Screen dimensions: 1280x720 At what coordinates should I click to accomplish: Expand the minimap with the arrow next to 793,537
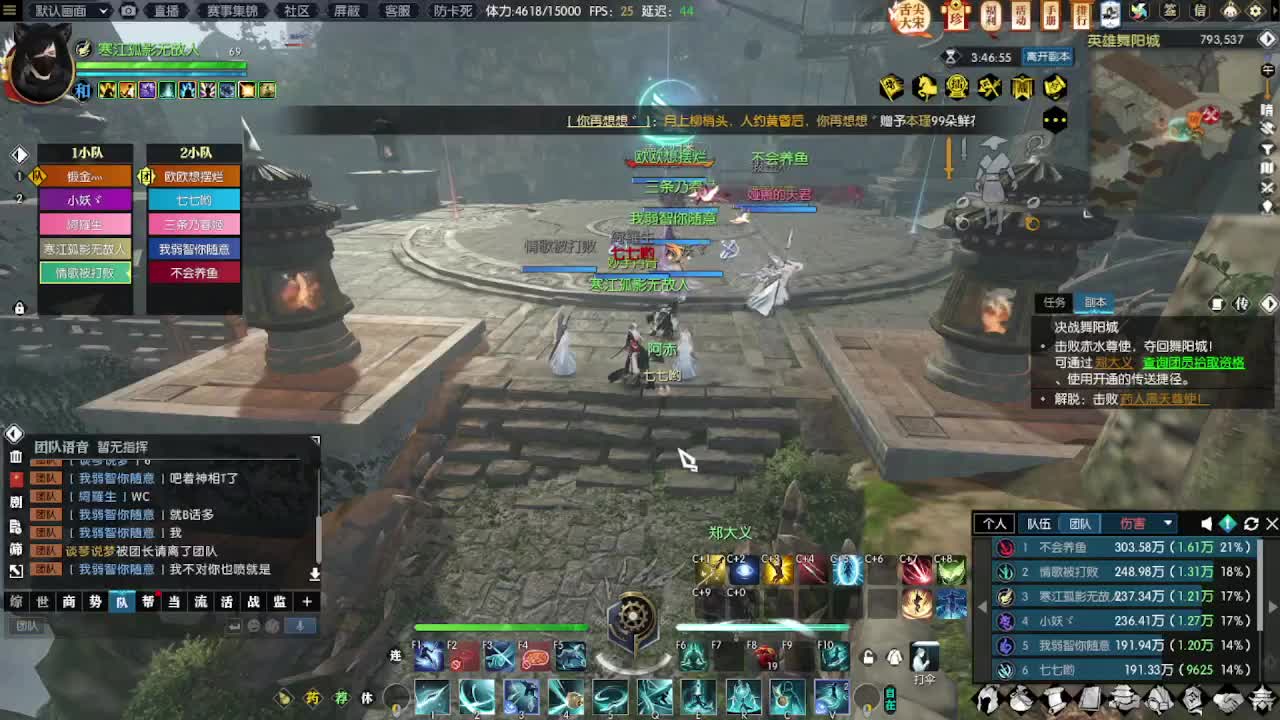[x=1266, y=39]
